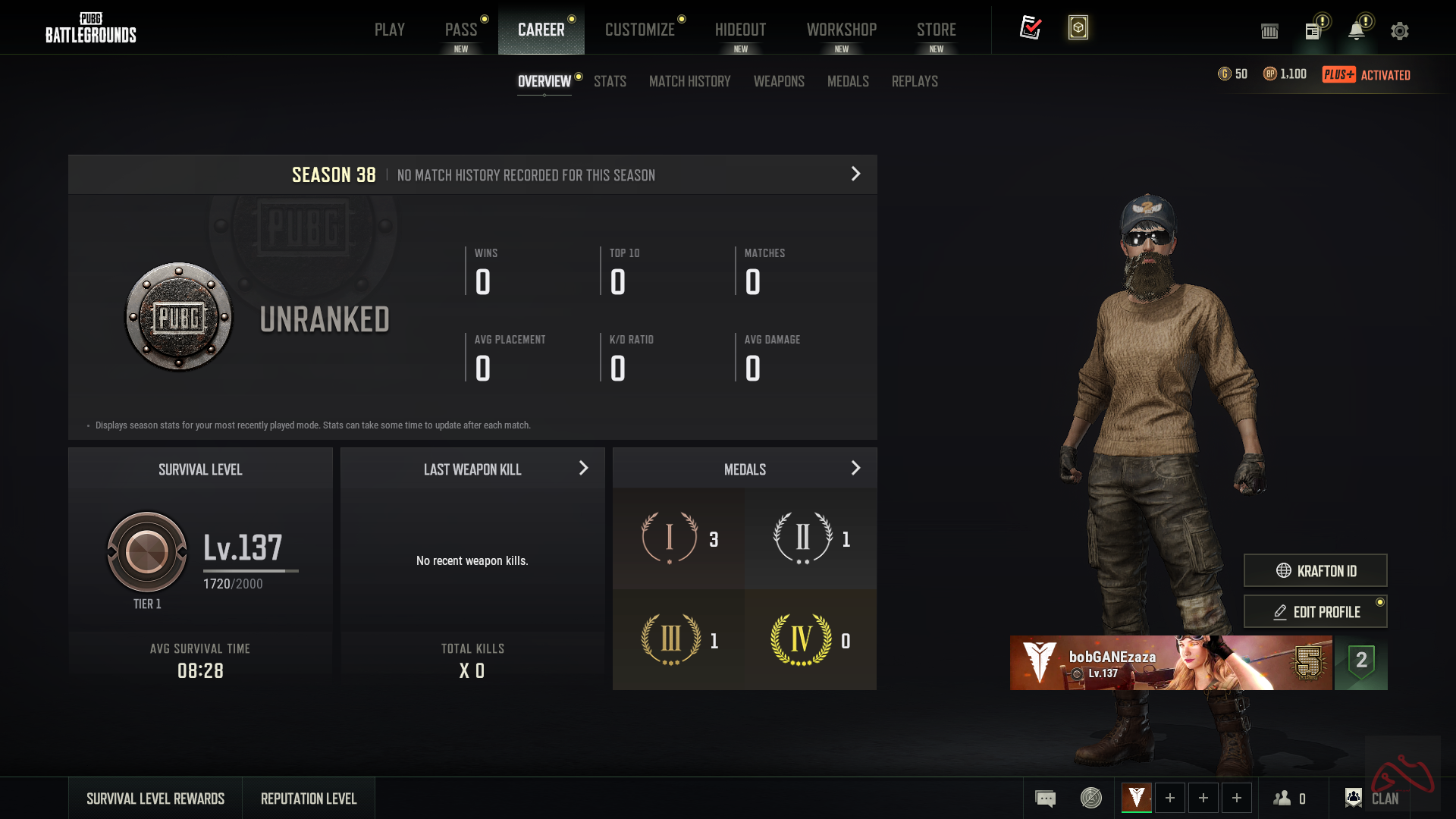
Task: Switch to the Match History tab
Action: tap(689, 81)
